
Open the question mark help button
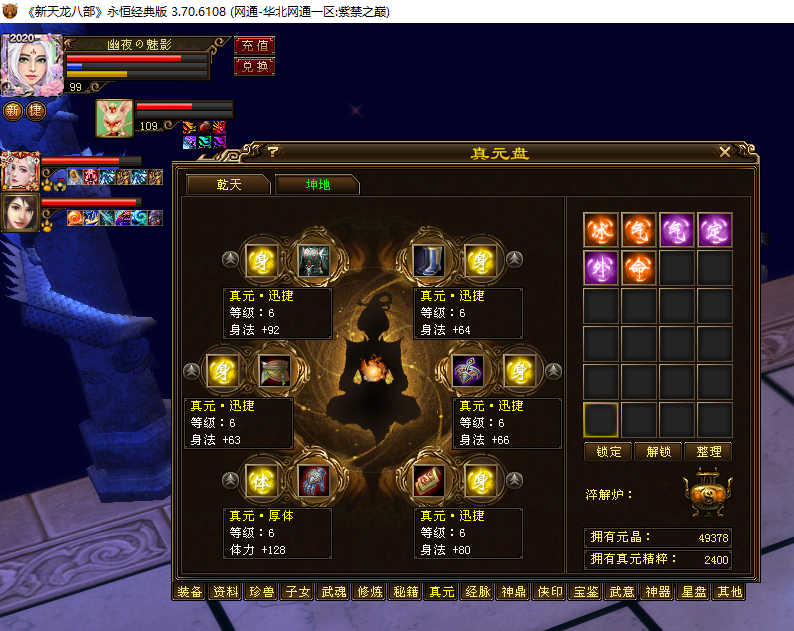pyautogui.click(x=271, y=152)
